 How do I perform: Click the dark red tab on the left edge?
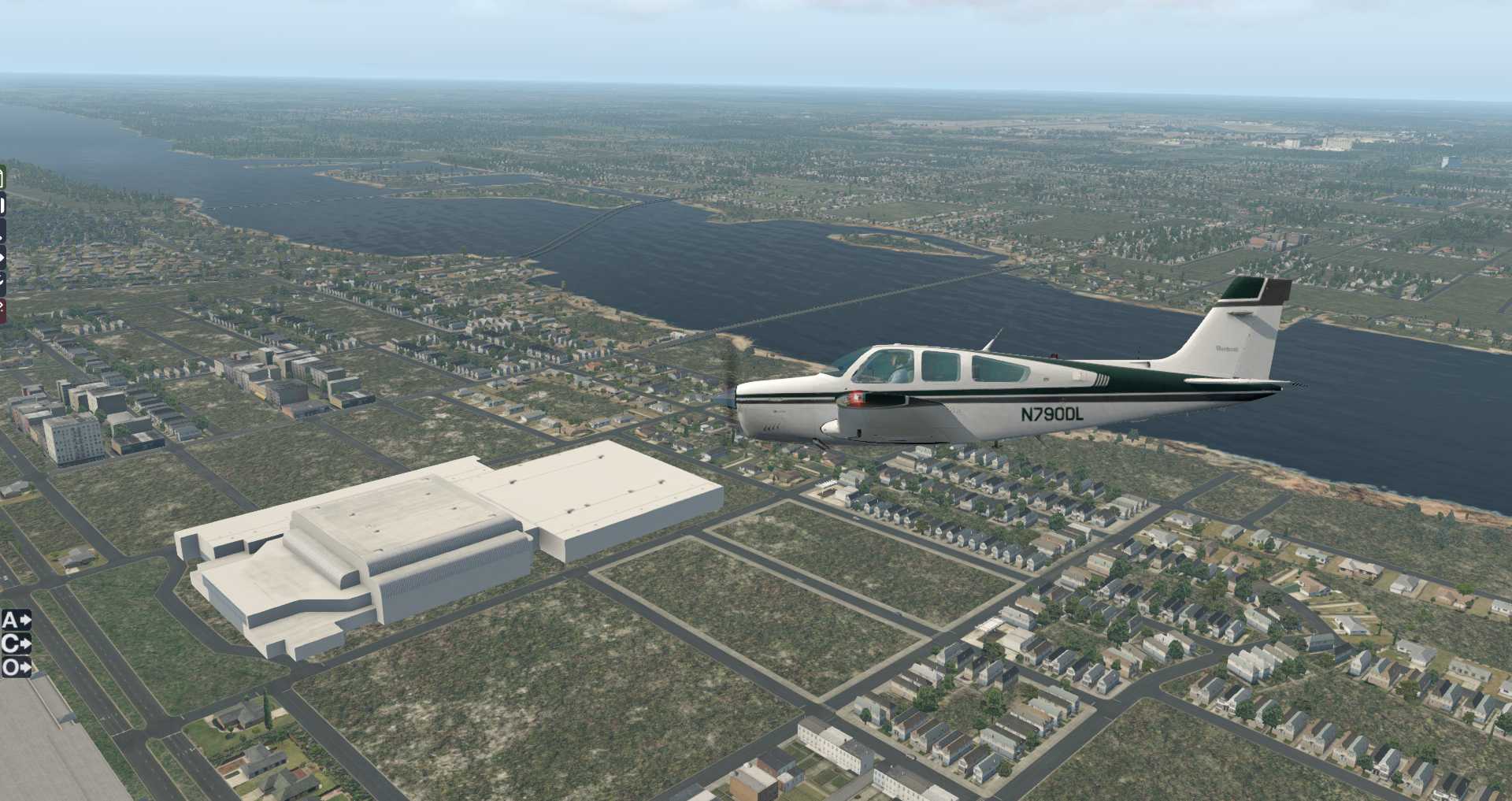(x=2, y=310)
